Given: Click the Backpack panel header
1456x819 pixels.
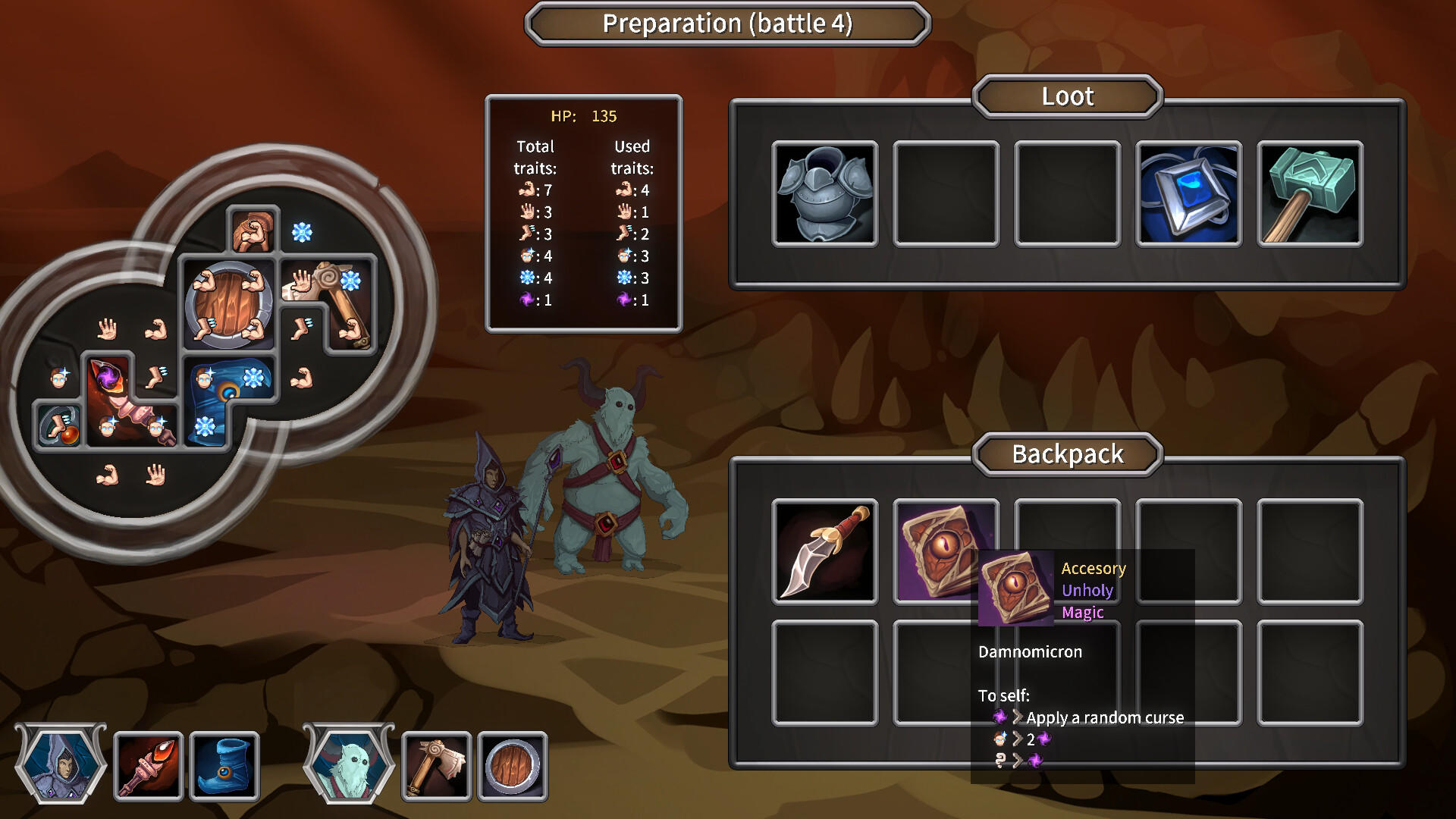Looking at the screenshot, I should pyautogui.click(x=1067, y=454).
